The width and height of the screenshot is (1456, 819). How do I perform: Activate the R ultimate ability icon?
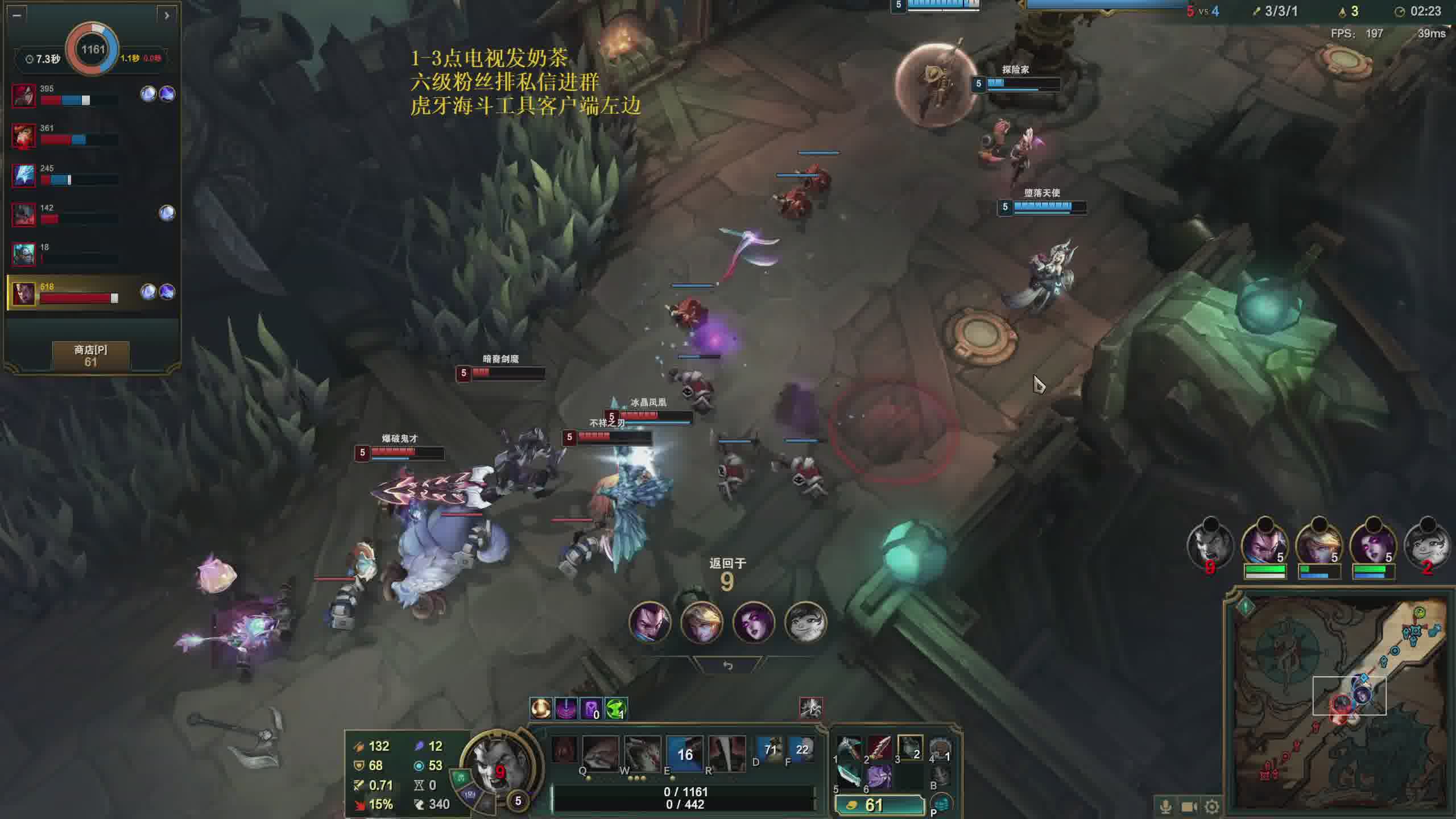click(x=726, y=753)
